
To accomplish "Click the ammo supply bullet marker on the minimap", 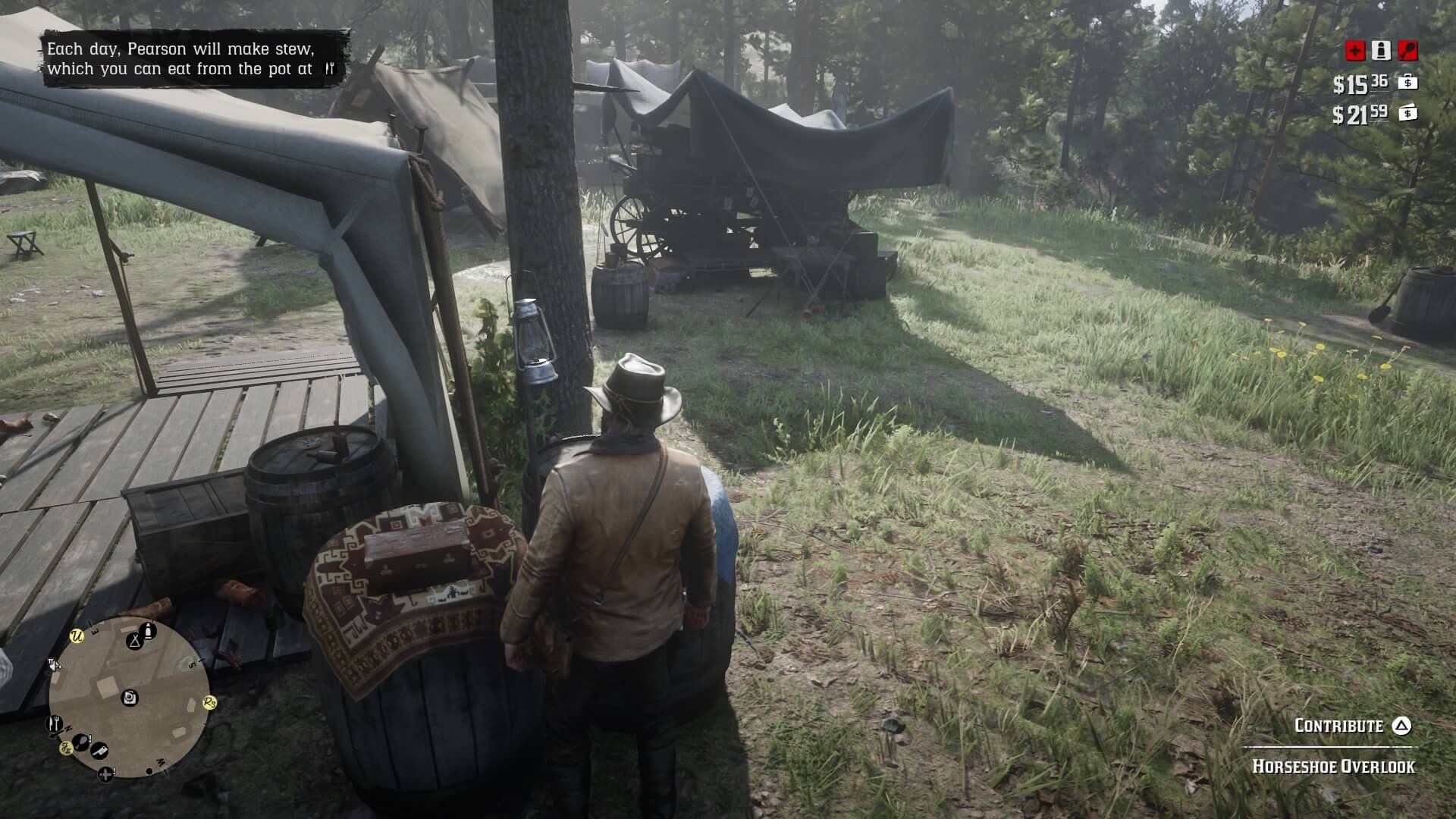I will (148, 630).
